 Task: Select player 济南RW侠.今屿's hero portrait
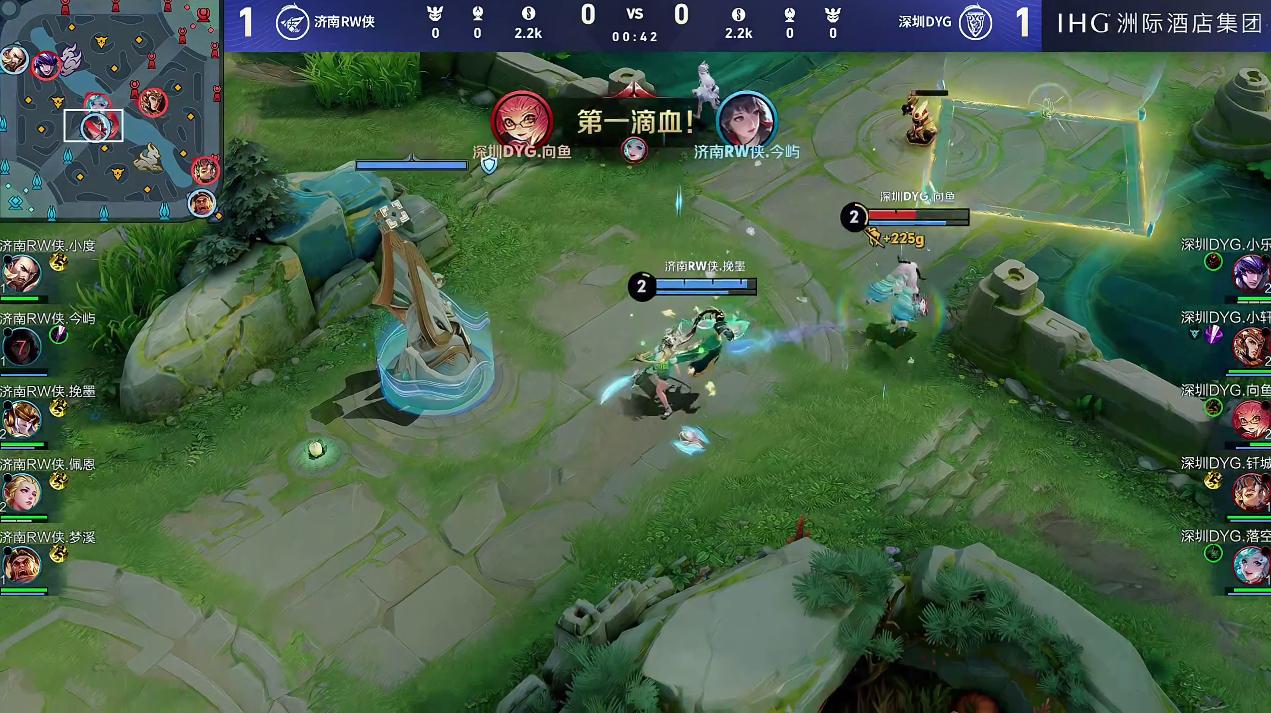(20, 347)
